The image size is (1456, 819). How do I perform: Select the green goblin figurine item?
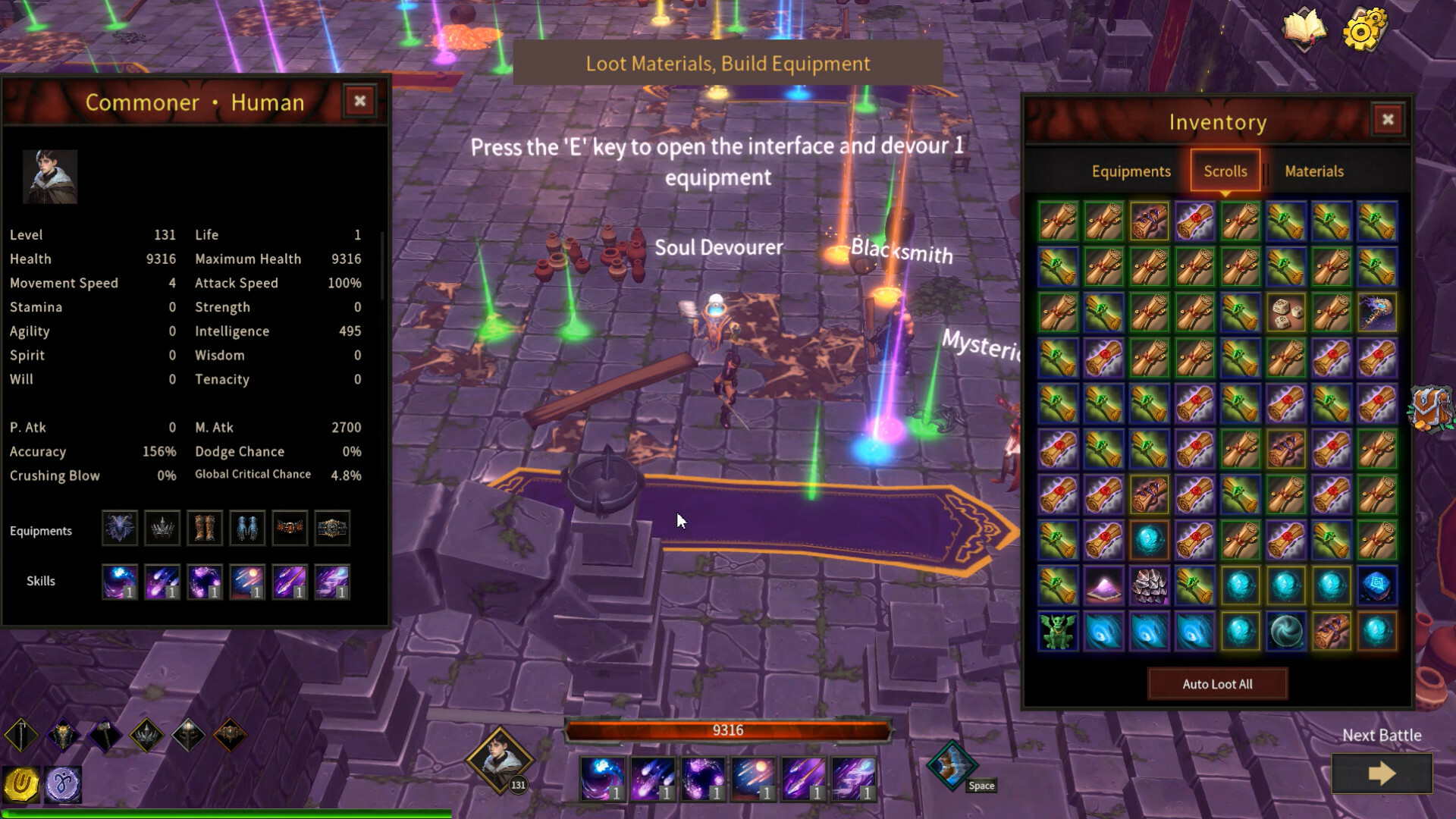coord(1058,631)
